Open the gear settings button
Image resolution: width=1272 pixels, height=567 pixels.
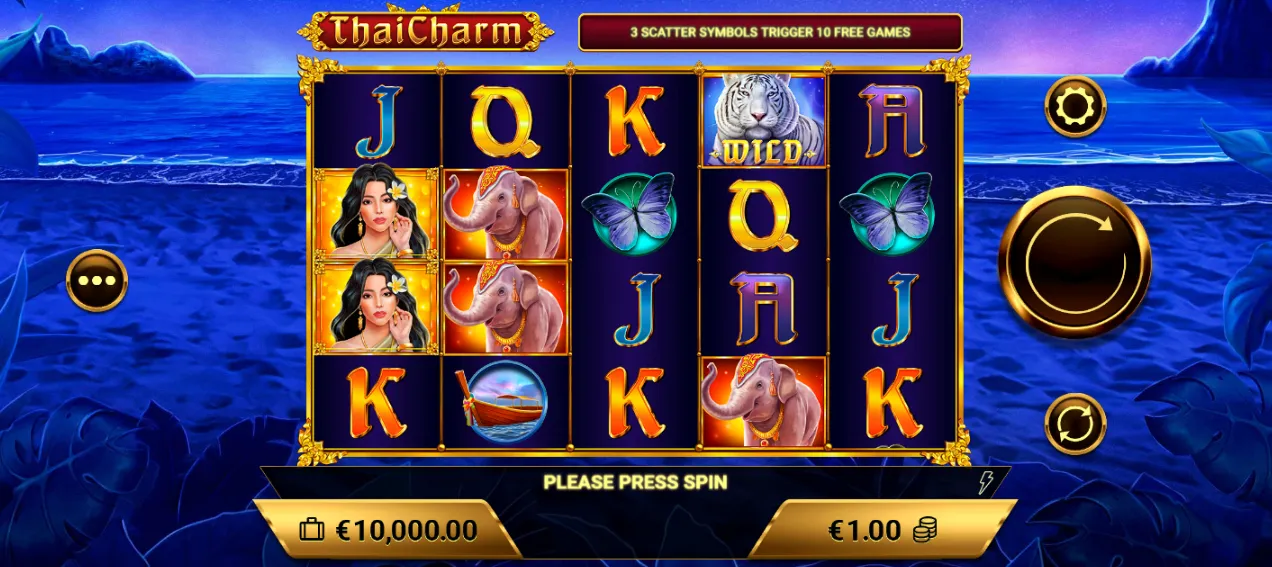click(x=1075, y=106)
